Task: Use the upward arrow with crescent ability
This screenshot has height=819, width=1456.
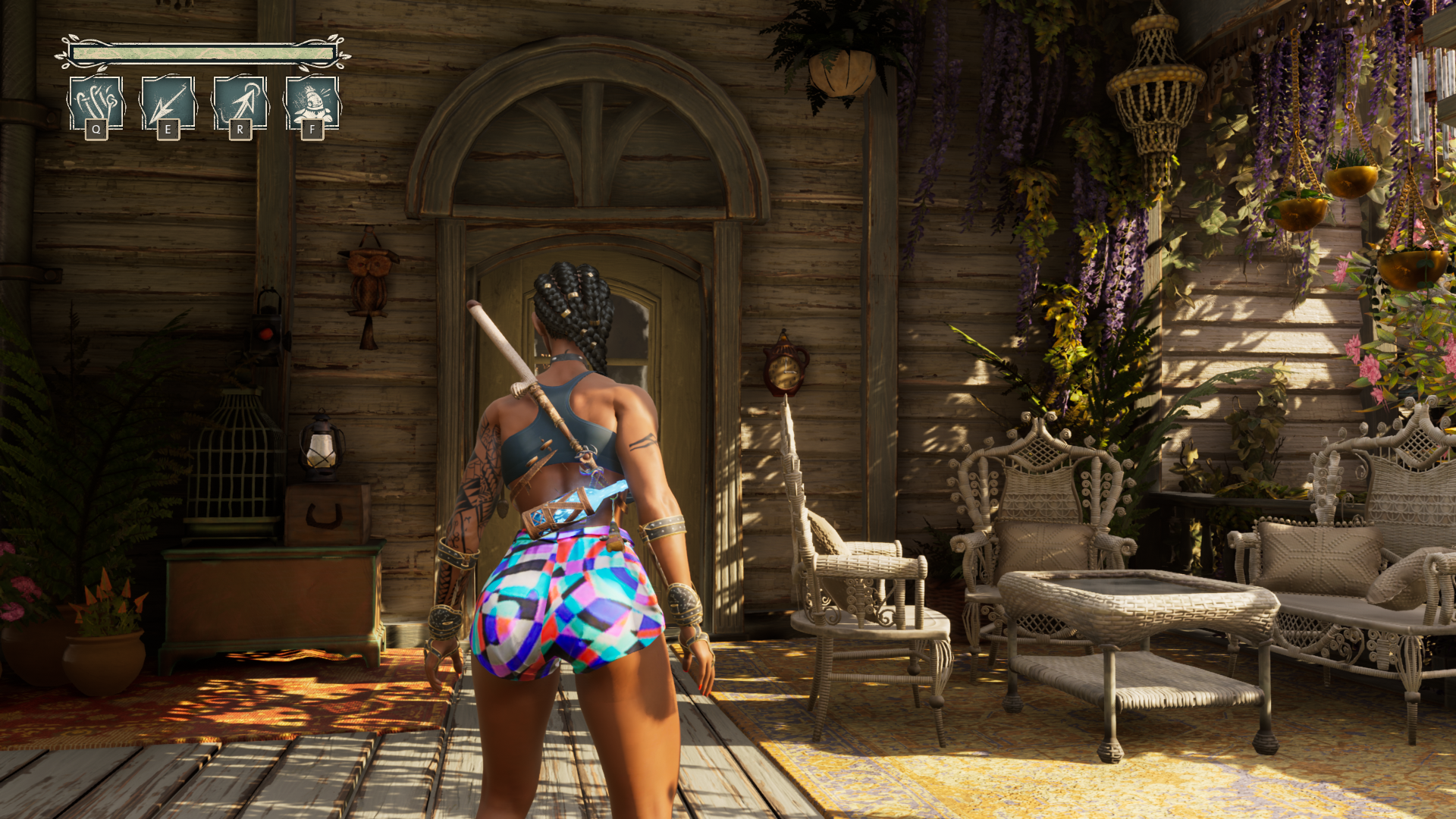Action: click(240, 102)
